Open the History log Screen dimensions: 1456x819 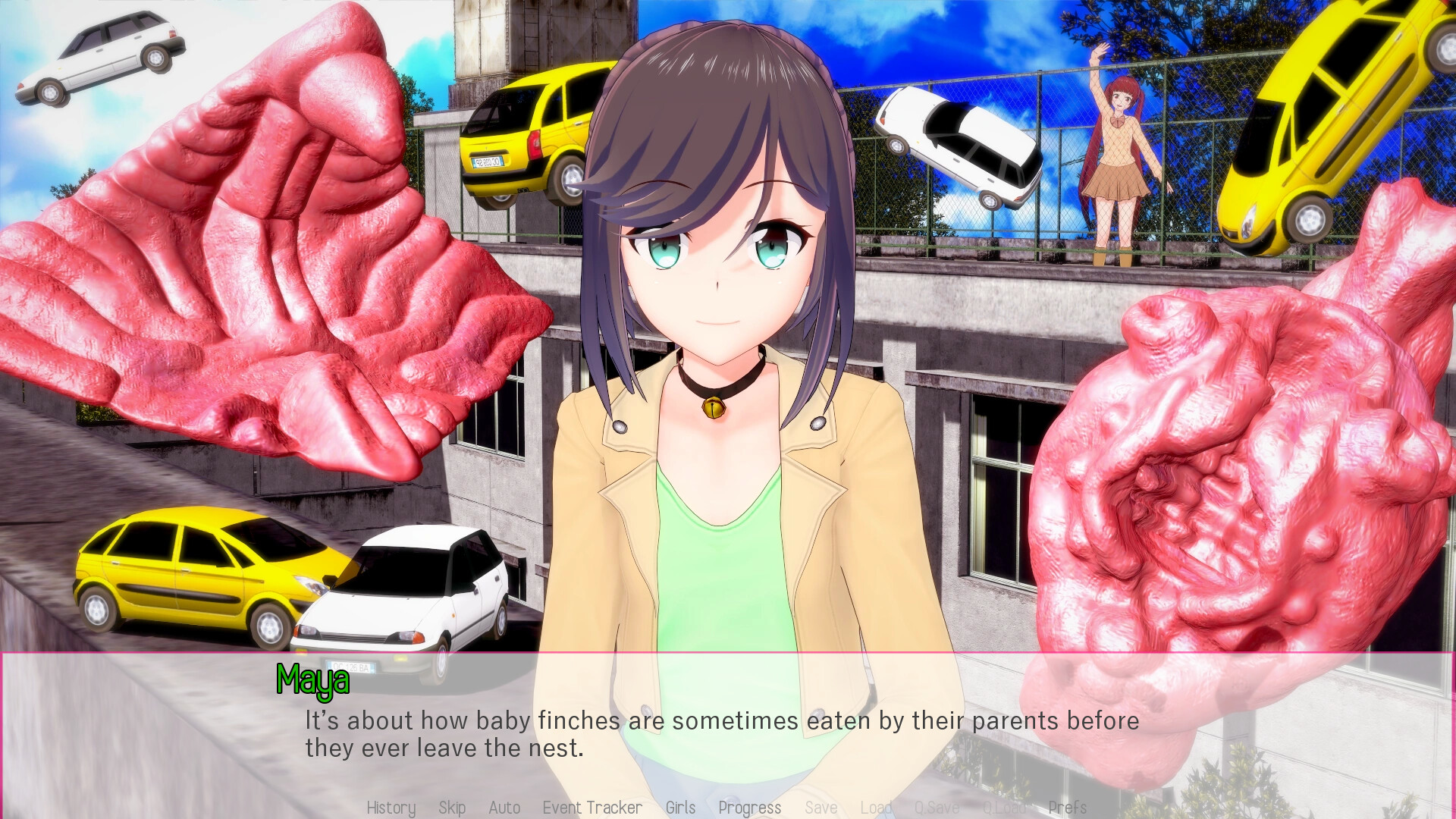[391, 808]
